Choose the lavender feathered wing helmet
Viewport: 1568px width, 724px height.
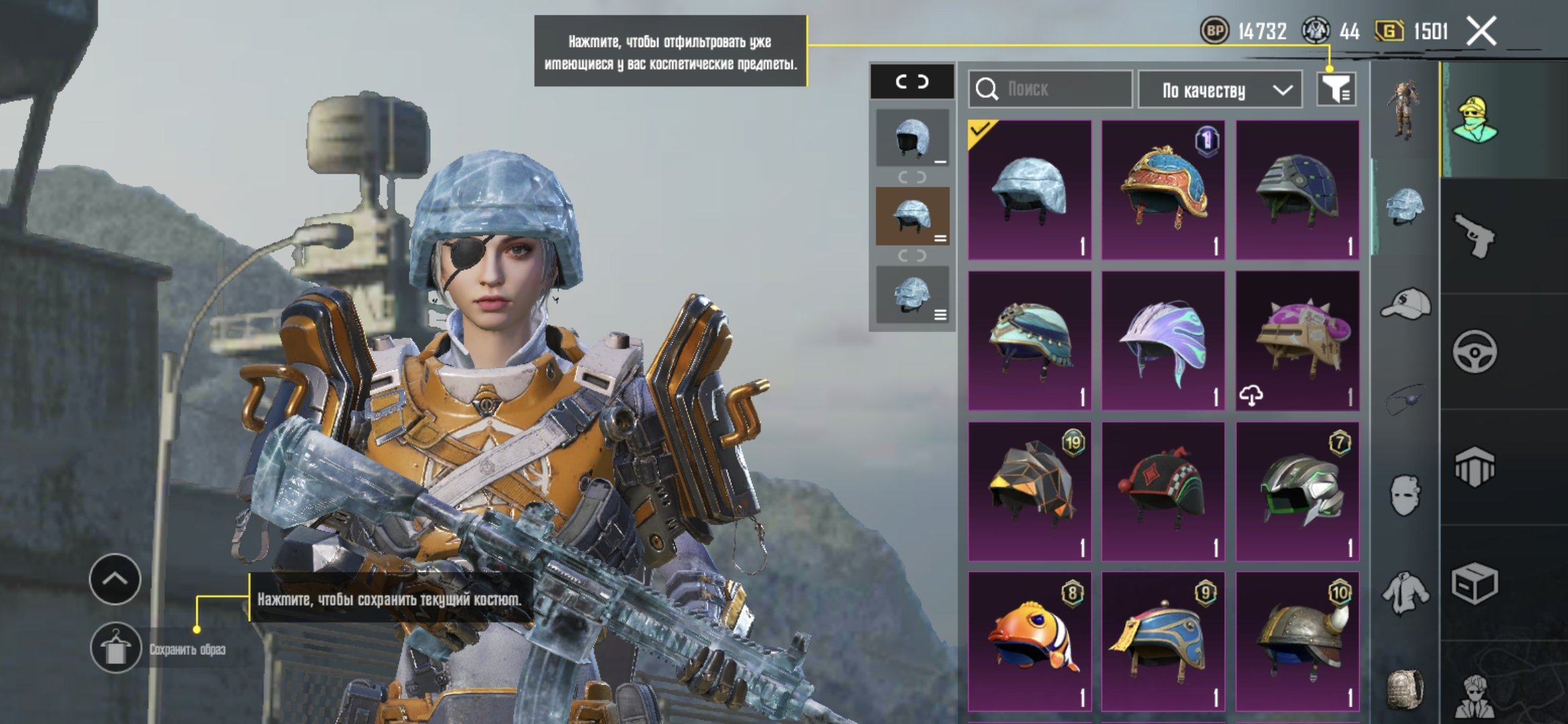click(x=1163, y=341)
